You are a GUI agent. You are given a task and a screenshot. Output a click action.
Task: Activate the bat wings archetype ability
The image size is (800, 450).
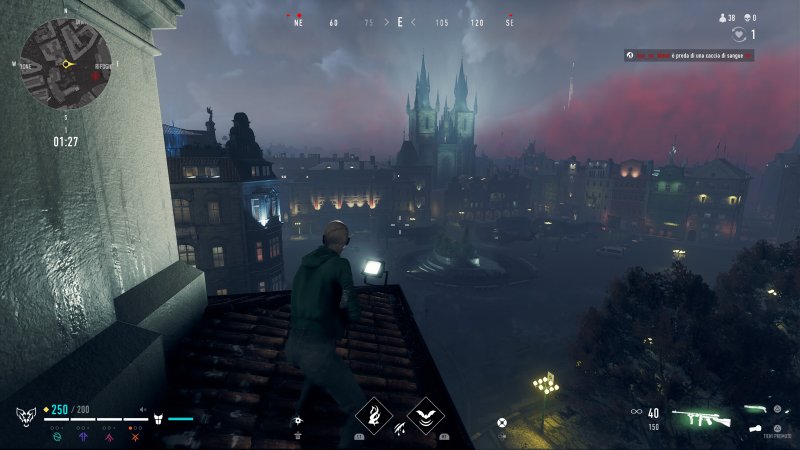(427, 416)
